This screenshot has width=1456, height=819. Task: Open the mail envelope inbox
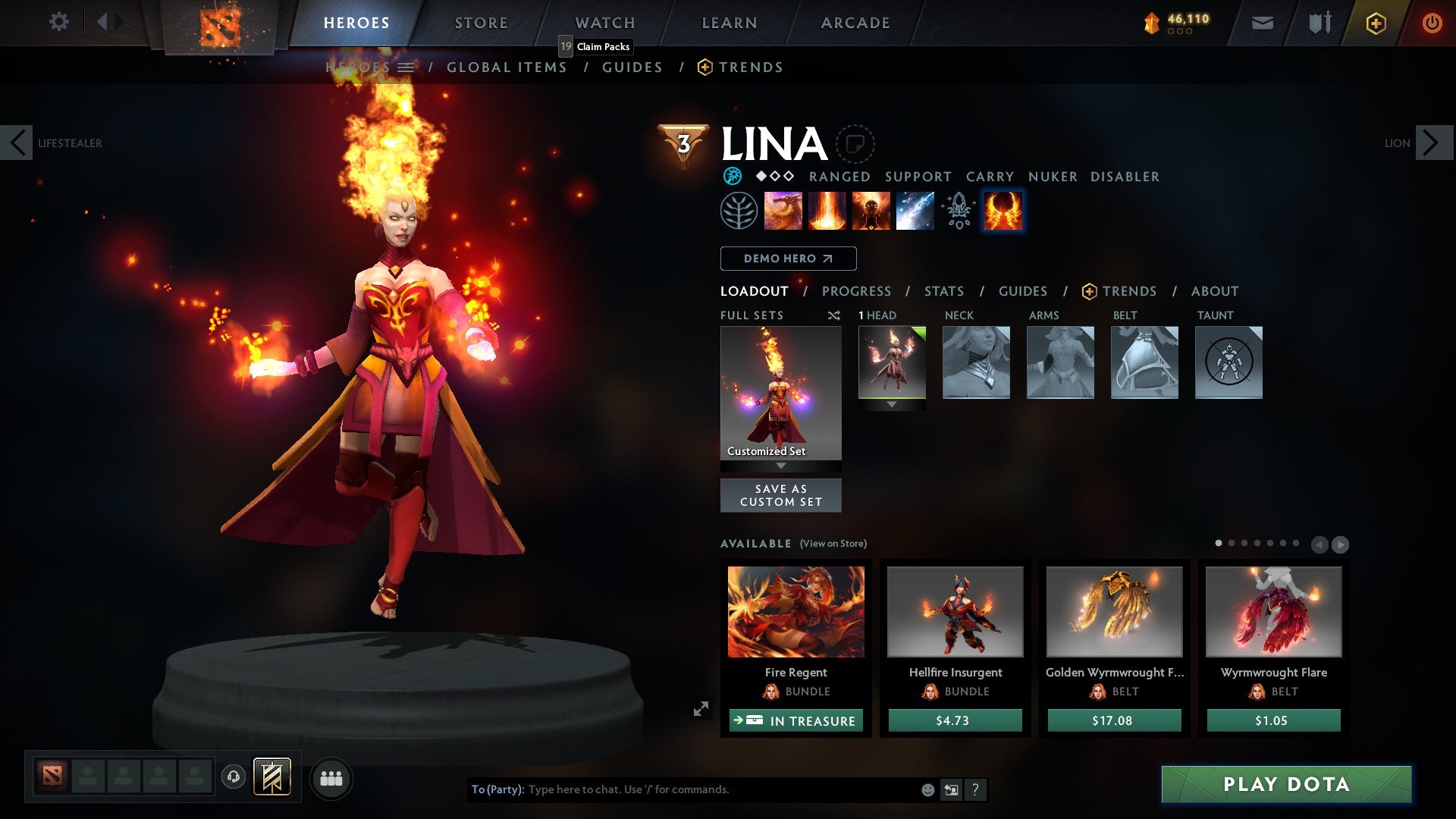coord(1263,23)
